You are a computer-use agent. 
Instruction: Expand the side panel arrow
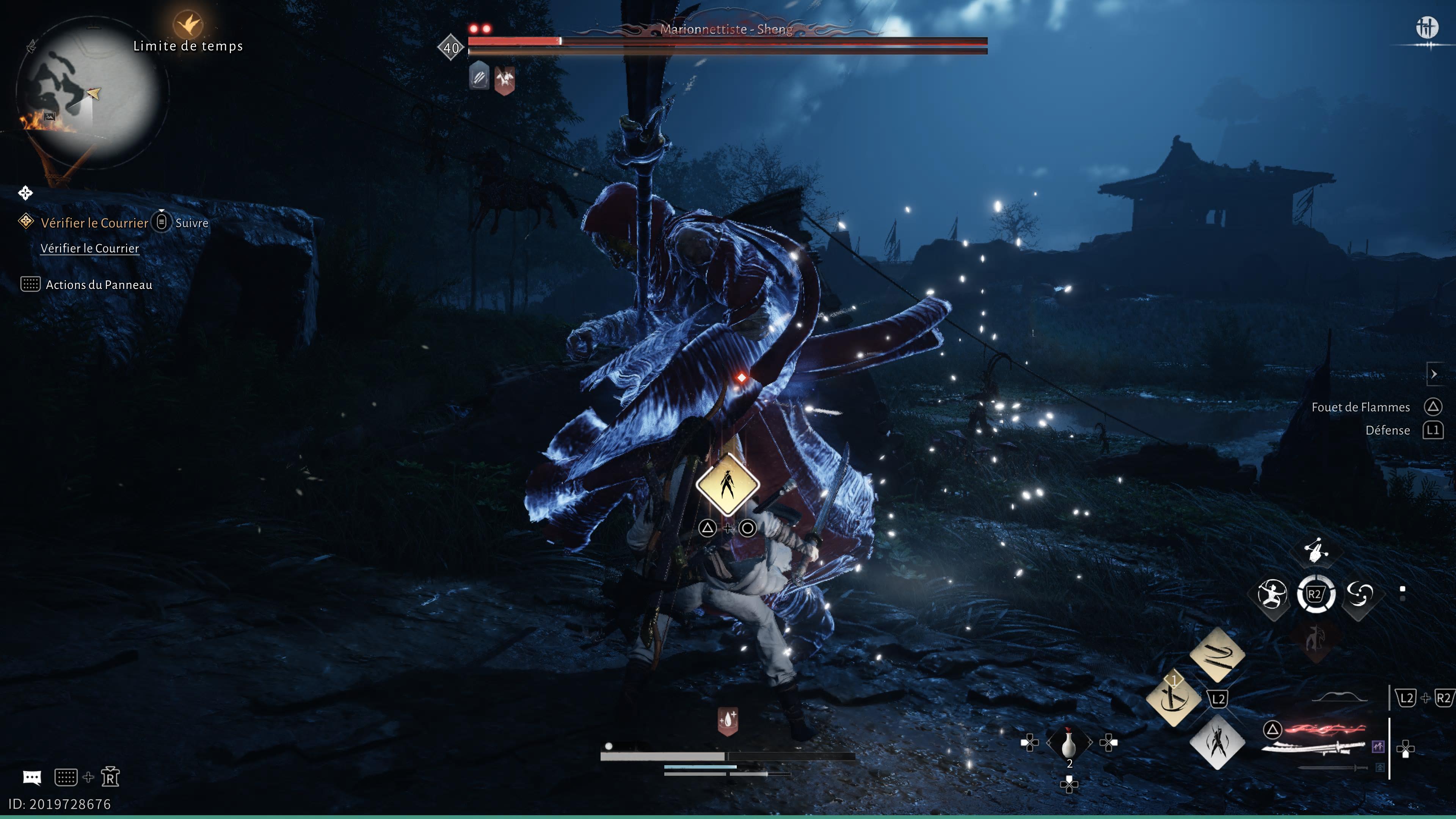1434,373
